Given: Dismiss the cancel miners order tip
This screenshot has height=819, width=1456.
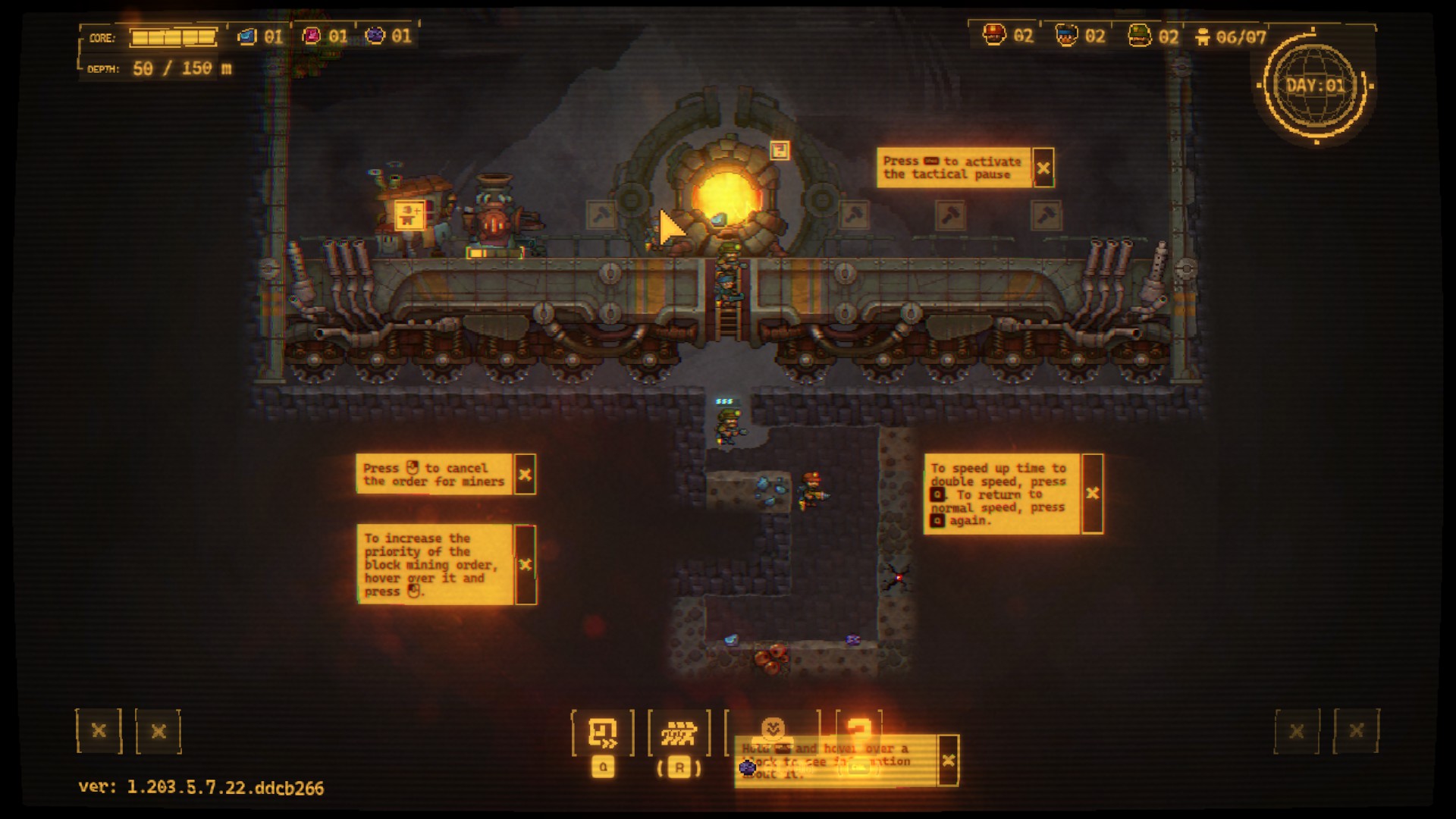Looking at the screenshot, I should click(x=525, y=475).
